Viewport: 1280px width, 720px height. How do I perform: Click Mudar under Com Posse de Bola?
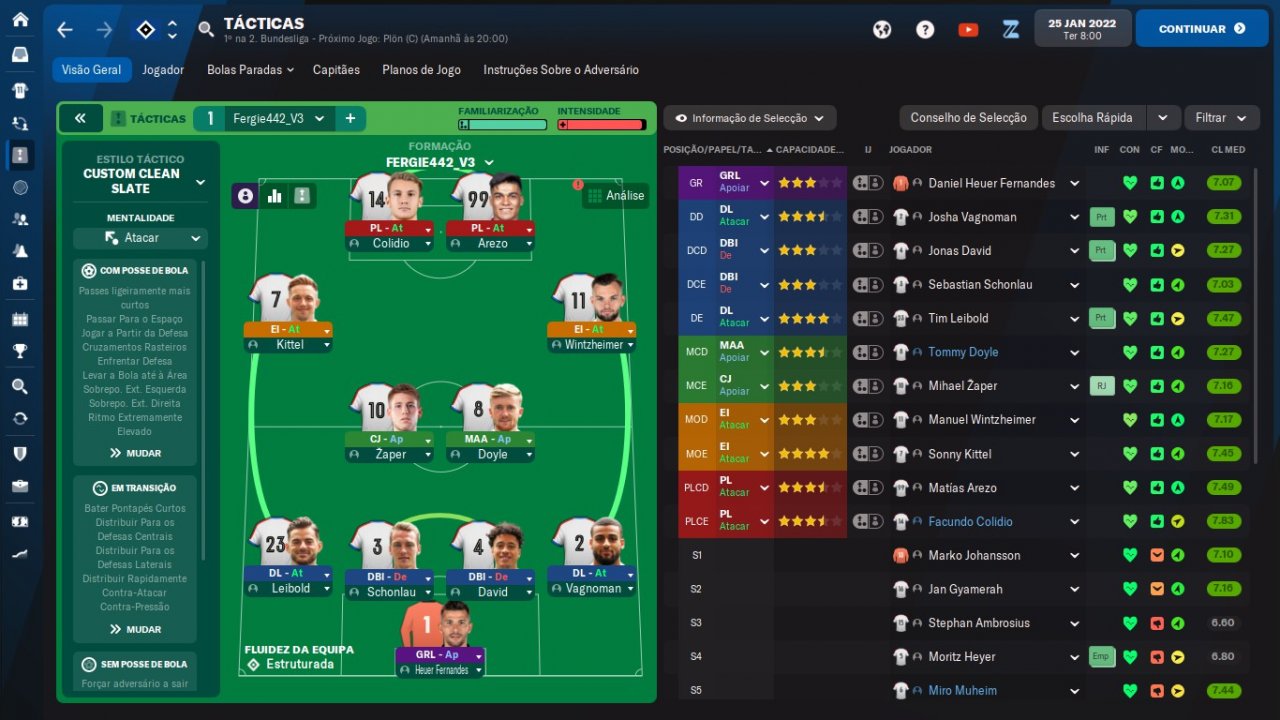[x=136, y=453]
